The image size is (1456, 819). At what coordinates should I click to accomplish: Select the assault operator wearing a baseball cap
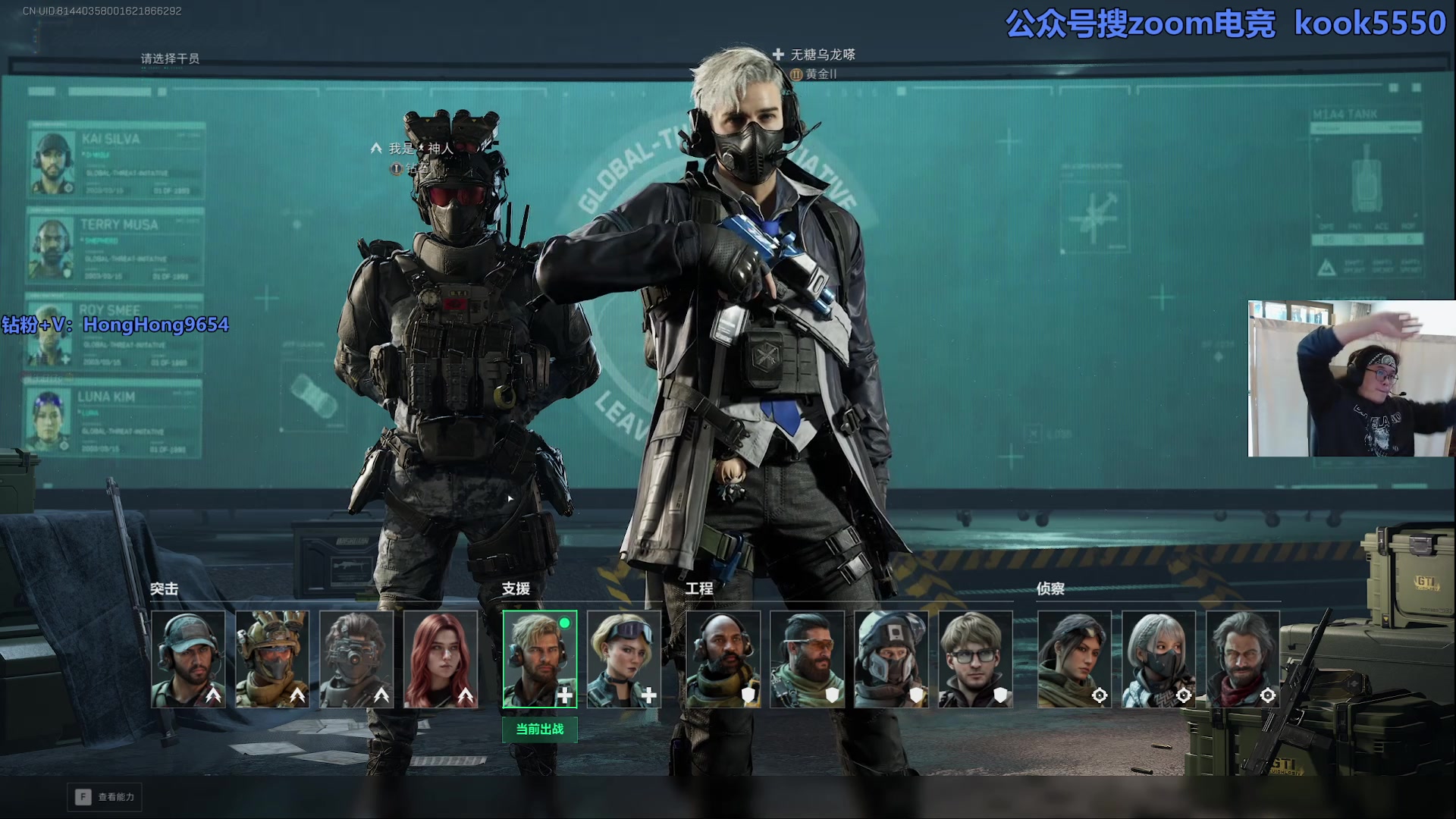tap(188, 659)
